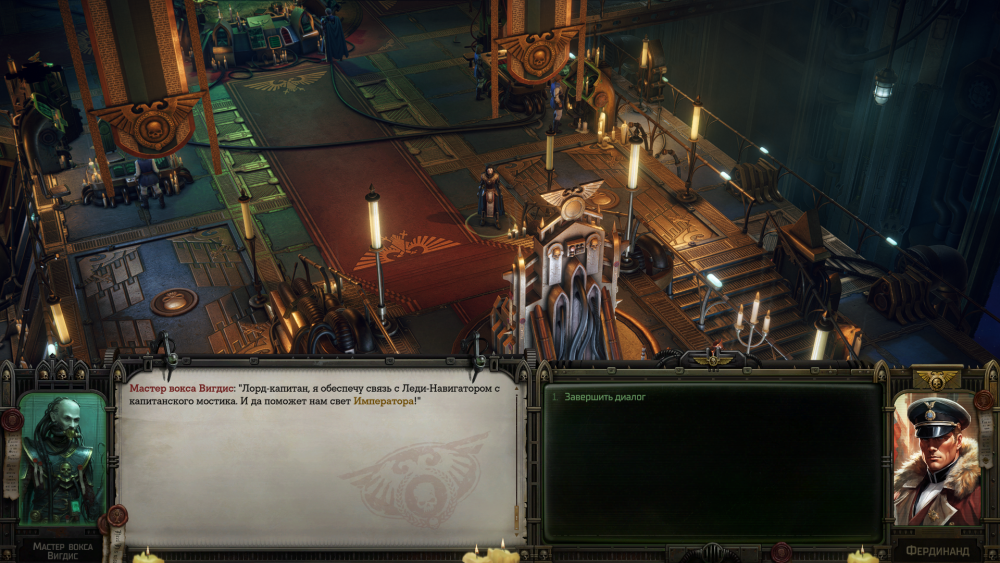Screen dimensions: 1000x563
Task: Choose the "Завершить диалог" reply option
Action: [605, 397]
